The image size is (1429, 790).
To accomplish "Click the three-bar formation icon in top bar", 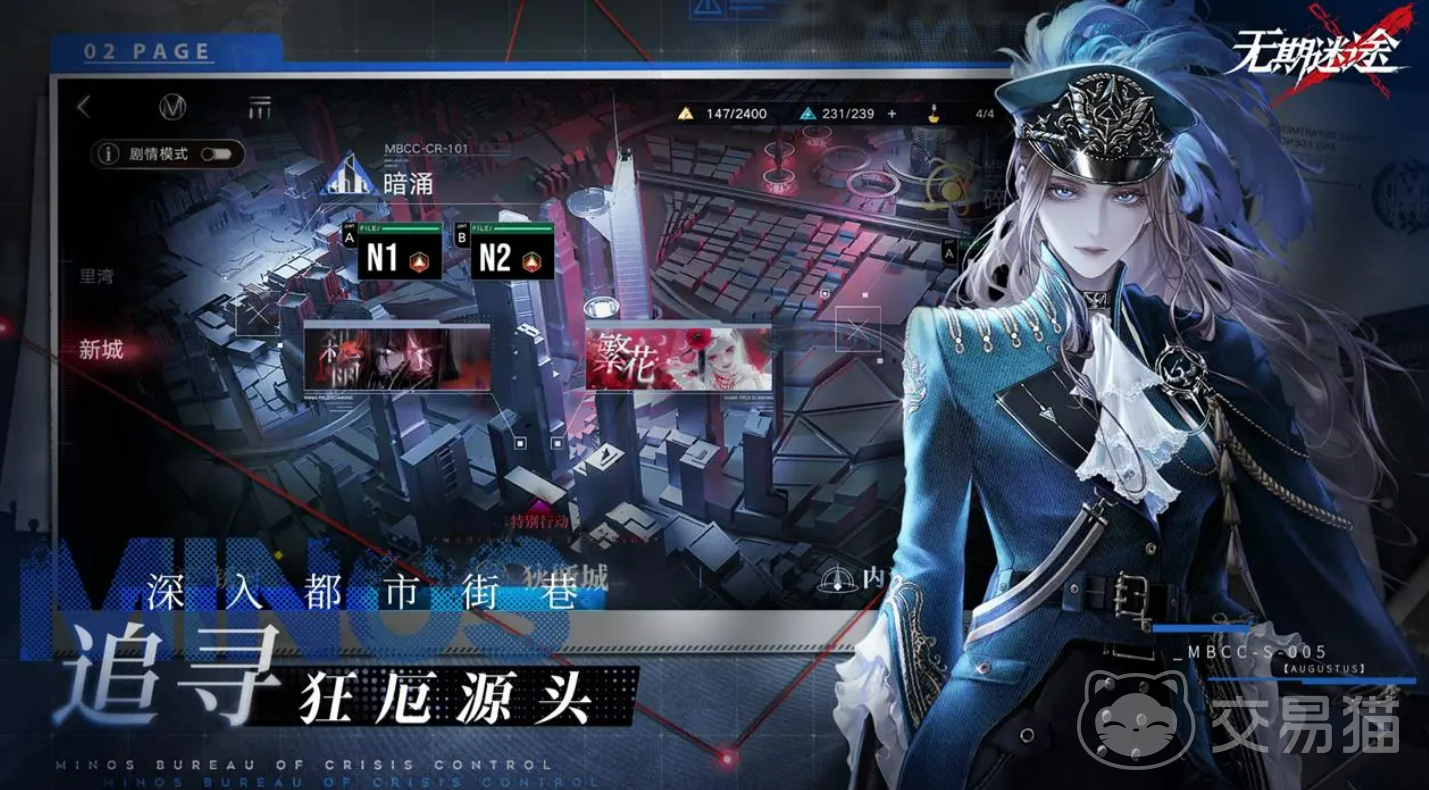I will point(259,105).
